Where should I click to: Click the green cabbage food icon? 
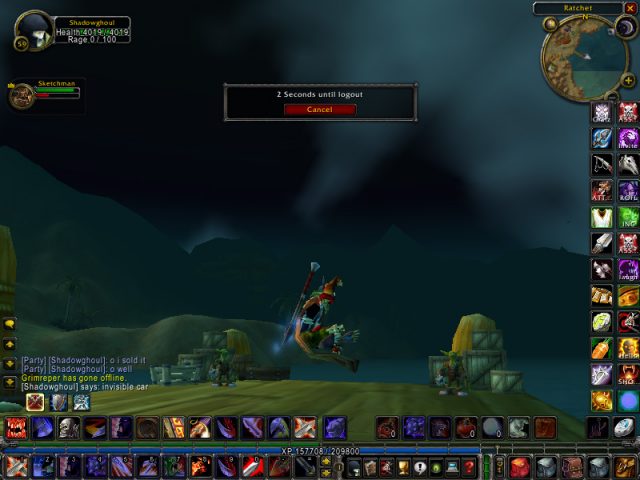[603, 322]
